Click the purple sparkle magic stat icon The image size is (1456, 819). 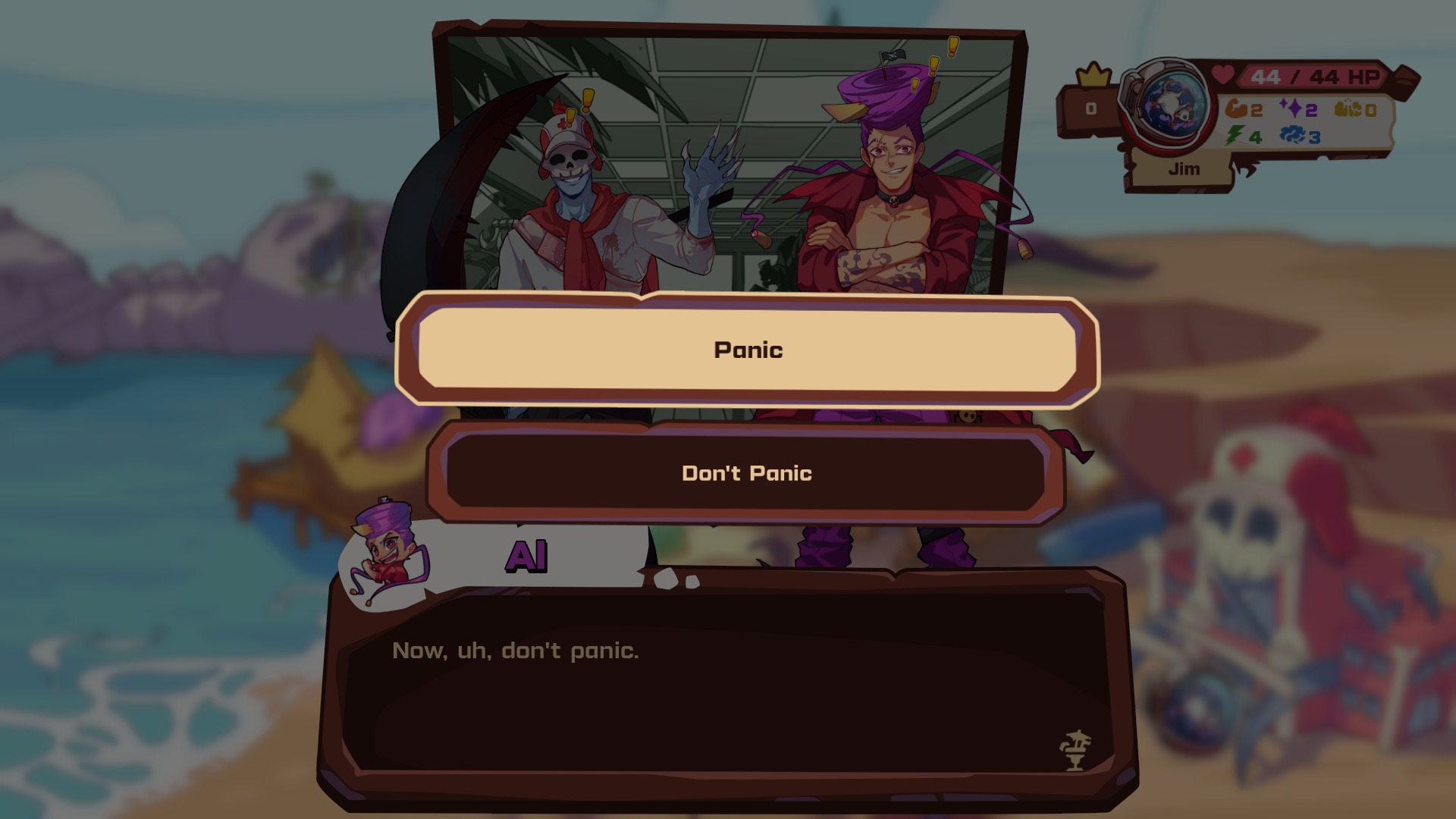(x=1293, y=108)
